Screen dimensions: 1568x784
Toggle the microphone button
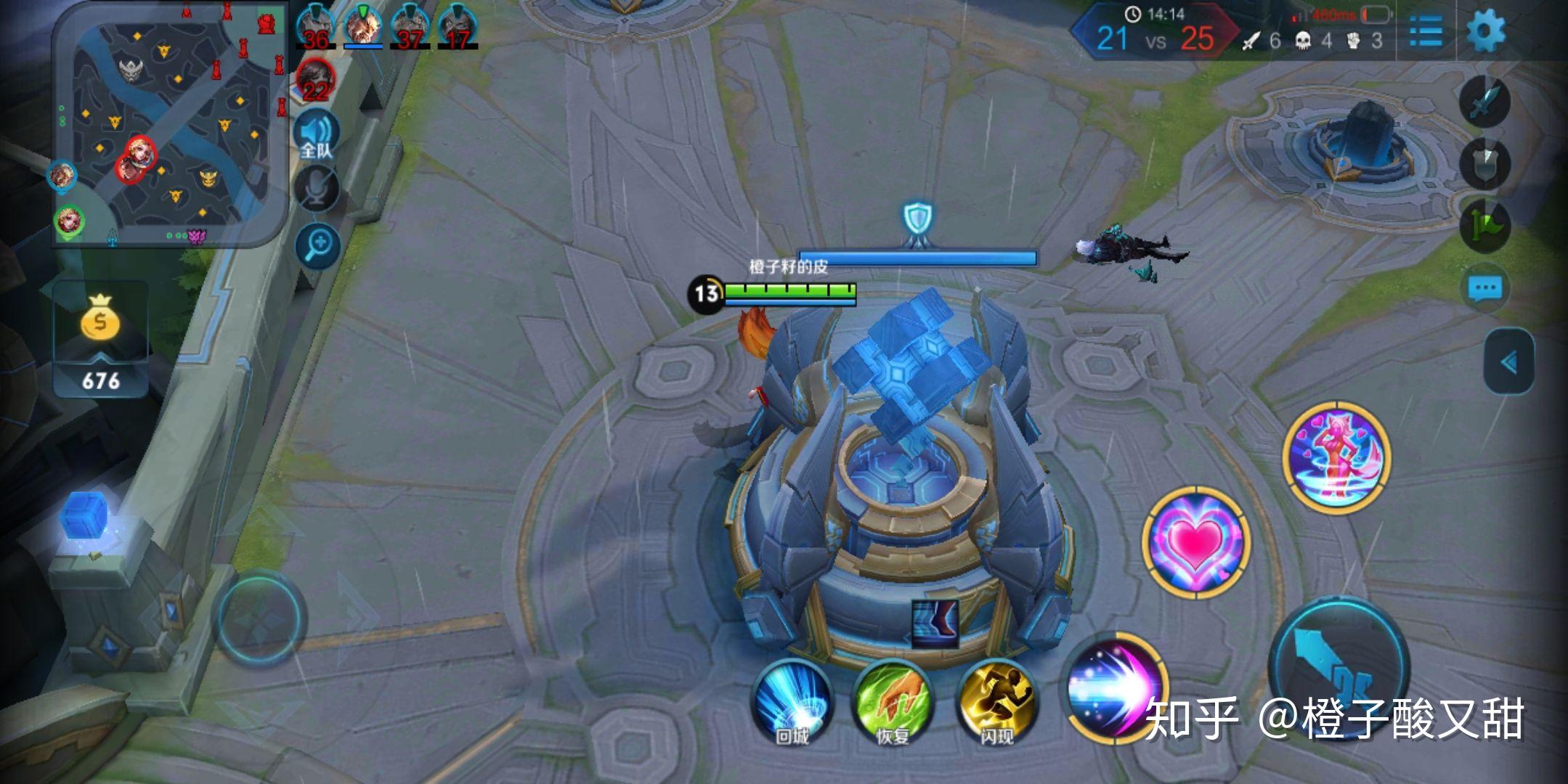(317, 189)
